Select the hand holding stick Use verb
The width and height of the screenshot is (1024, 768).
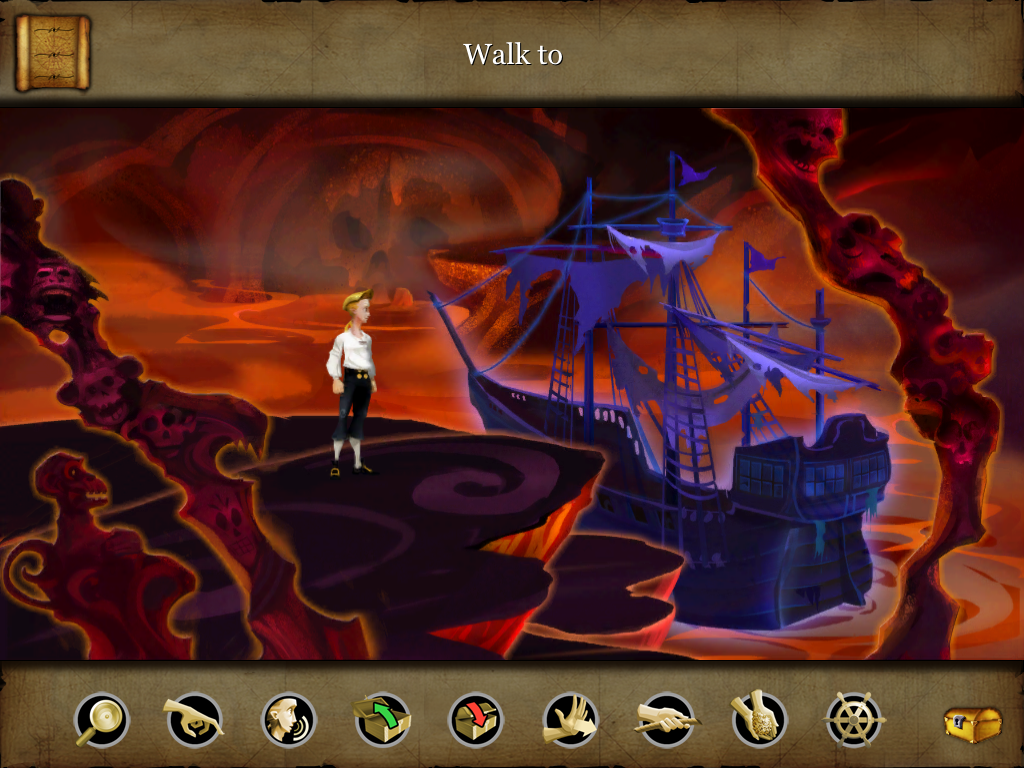[665, 720]
